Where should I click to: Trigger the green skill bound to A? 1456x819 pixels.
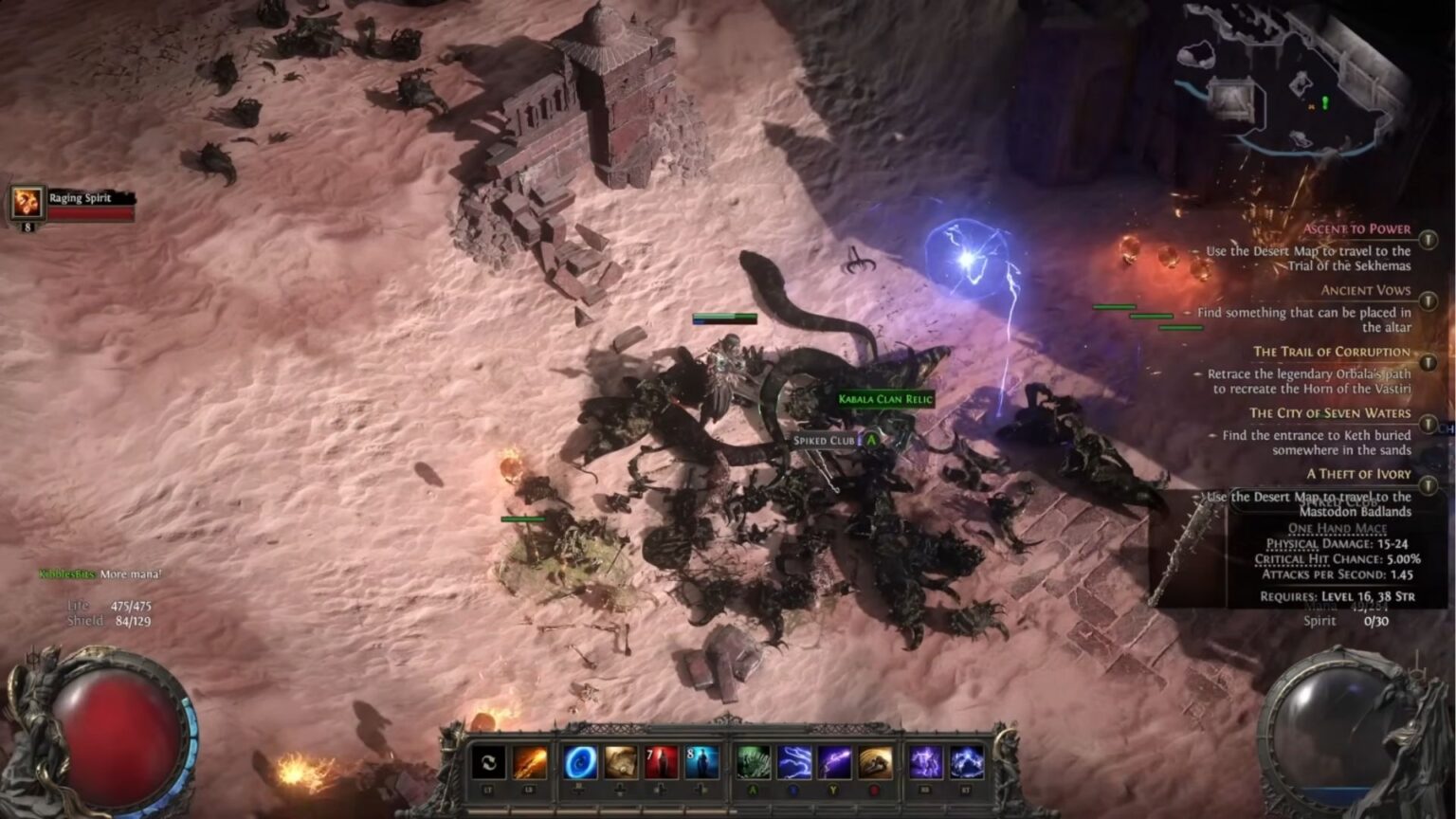753,764
